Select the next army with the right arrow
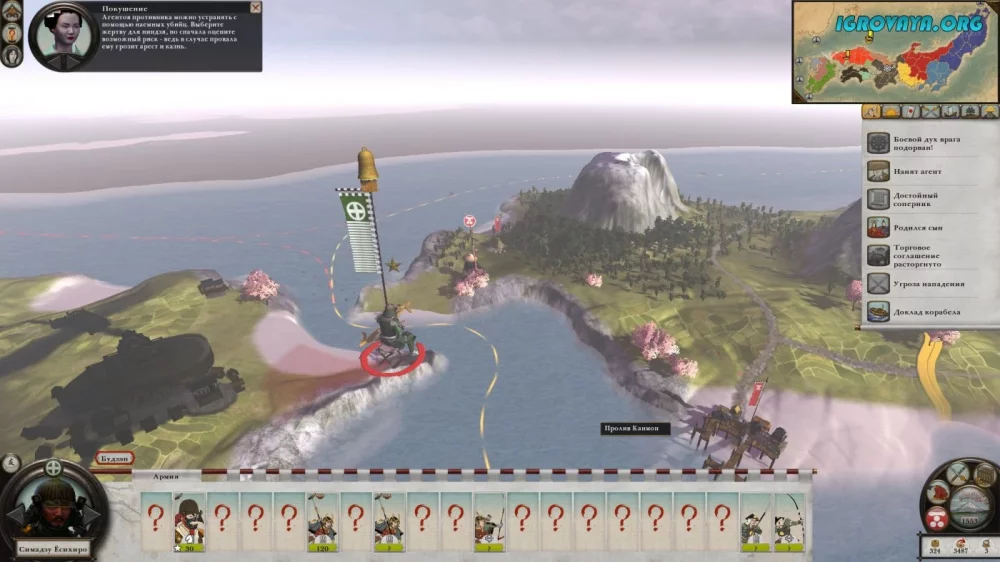This screenshot has width=1000, height=562. 93,514
